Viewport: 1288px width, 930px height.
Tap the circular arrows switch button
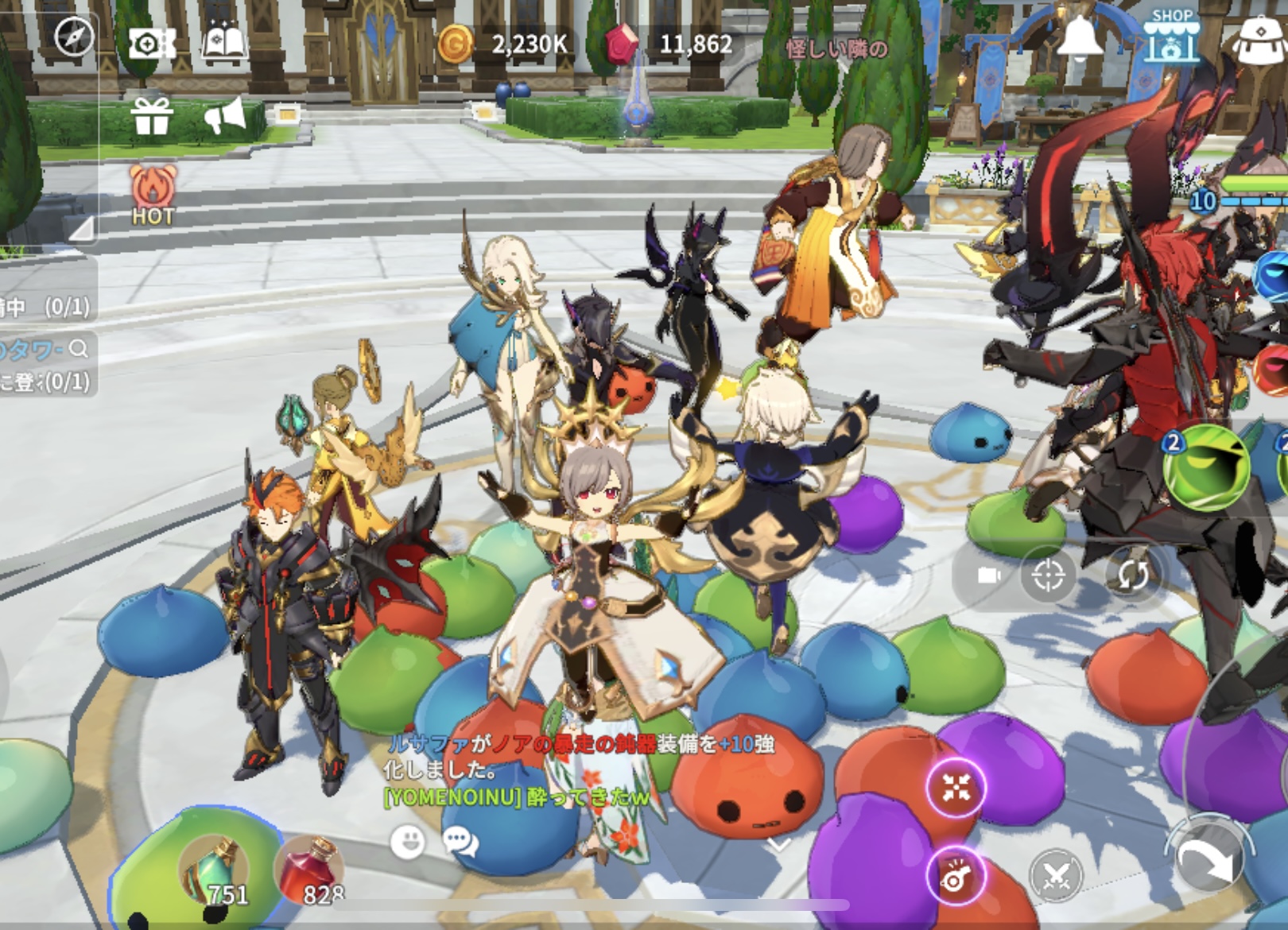[x=1132, y=575]
